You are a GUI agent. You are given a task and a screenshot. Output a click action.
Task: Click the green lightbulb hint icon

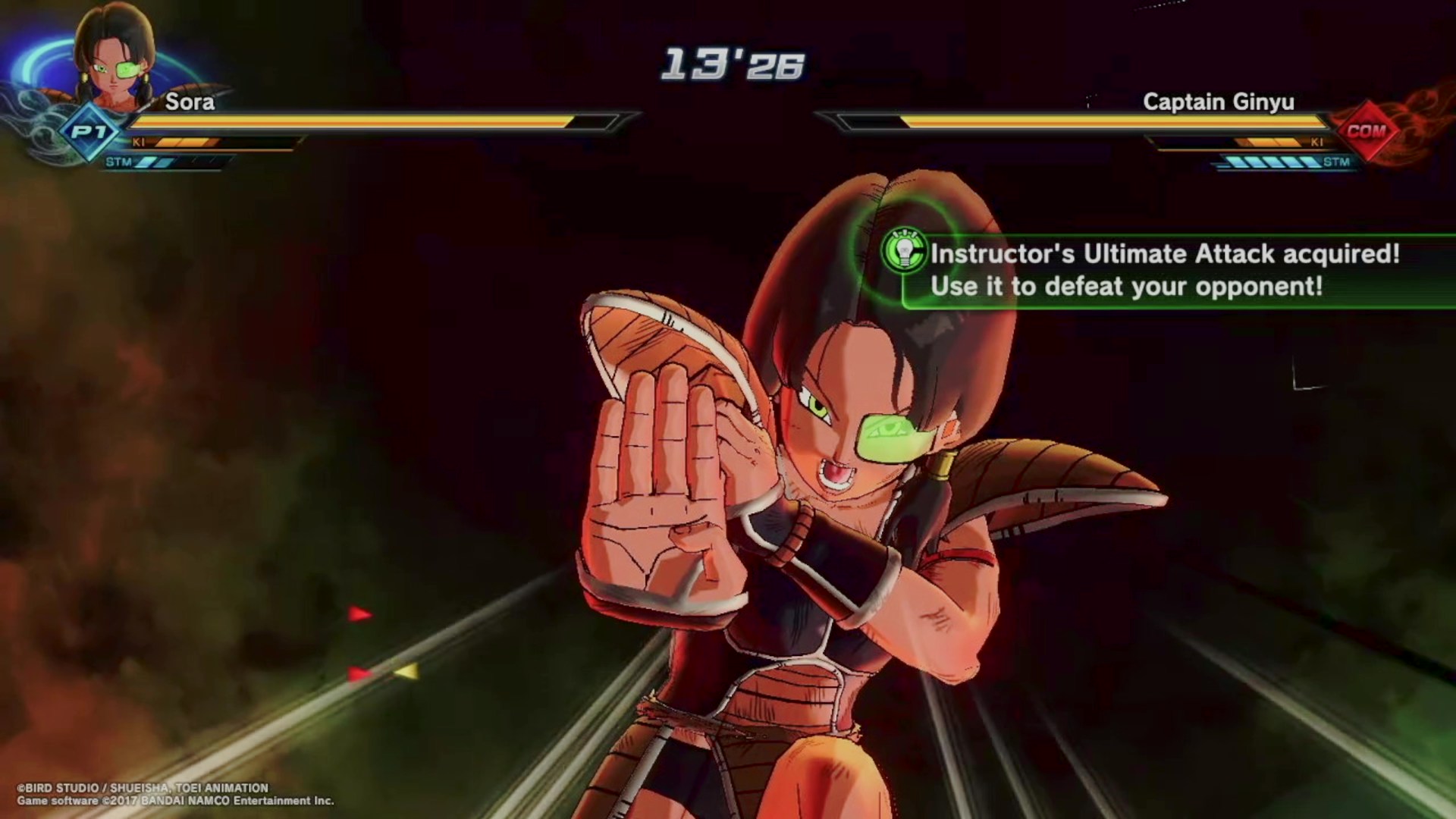click(904, 251)
